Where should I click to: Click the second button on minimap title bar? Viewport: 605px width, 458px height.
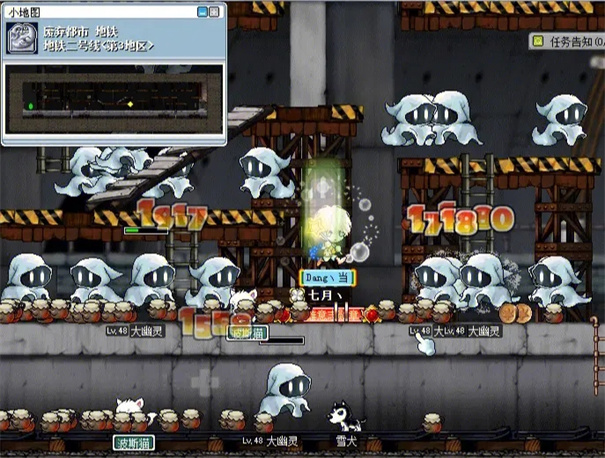216,12
